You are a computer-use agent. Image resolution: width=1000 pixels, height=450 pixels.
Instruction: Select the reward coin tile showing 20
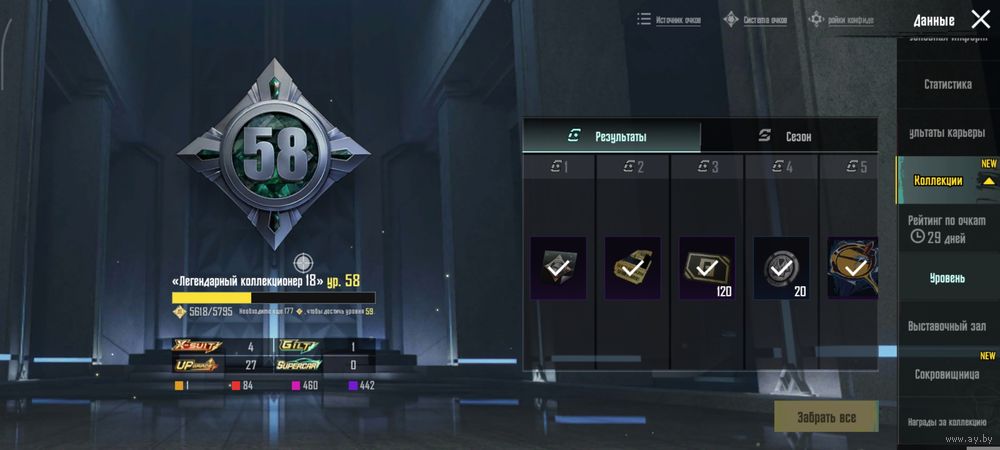point(781,267)
